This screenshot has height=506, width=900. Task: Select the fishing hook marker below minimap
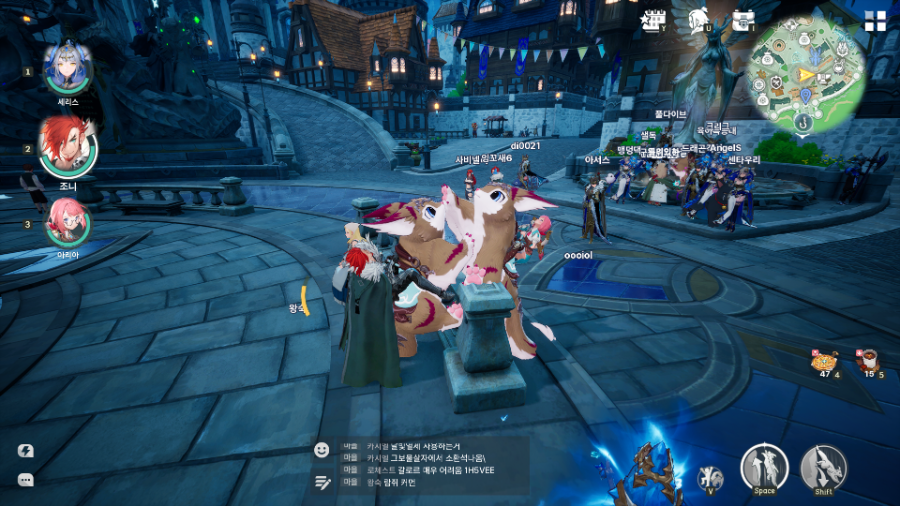(x=802, y=121)
